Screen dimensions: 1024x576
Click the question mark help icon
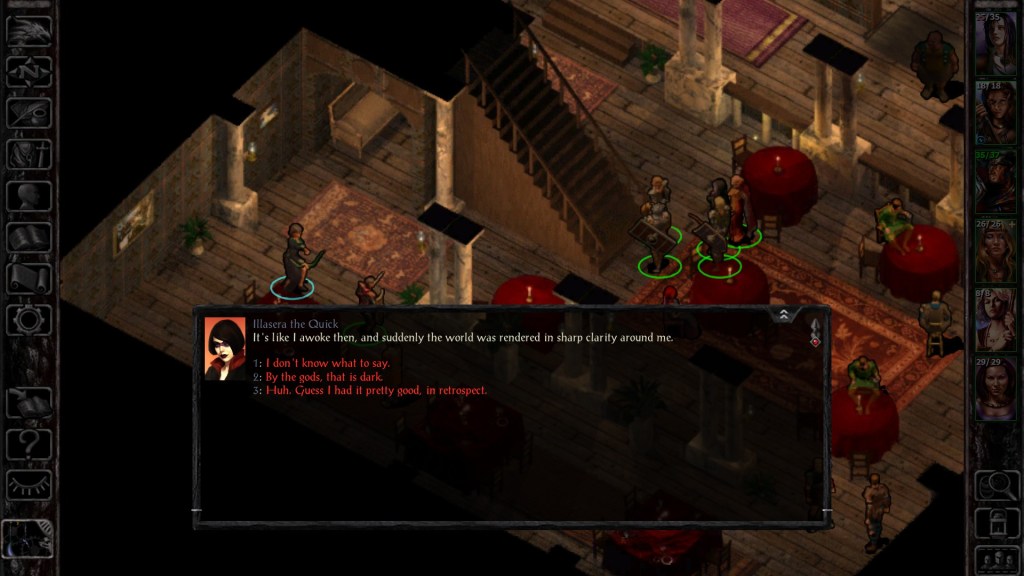pyautogui.click(x=29, y=444)
